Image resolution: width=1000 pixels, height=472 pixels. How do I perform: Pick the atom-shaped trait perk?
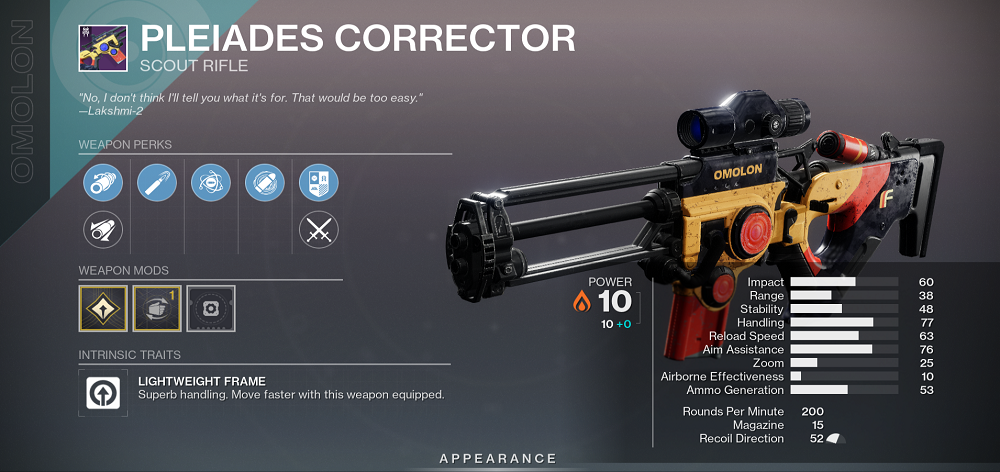click(x=211, y=184)
